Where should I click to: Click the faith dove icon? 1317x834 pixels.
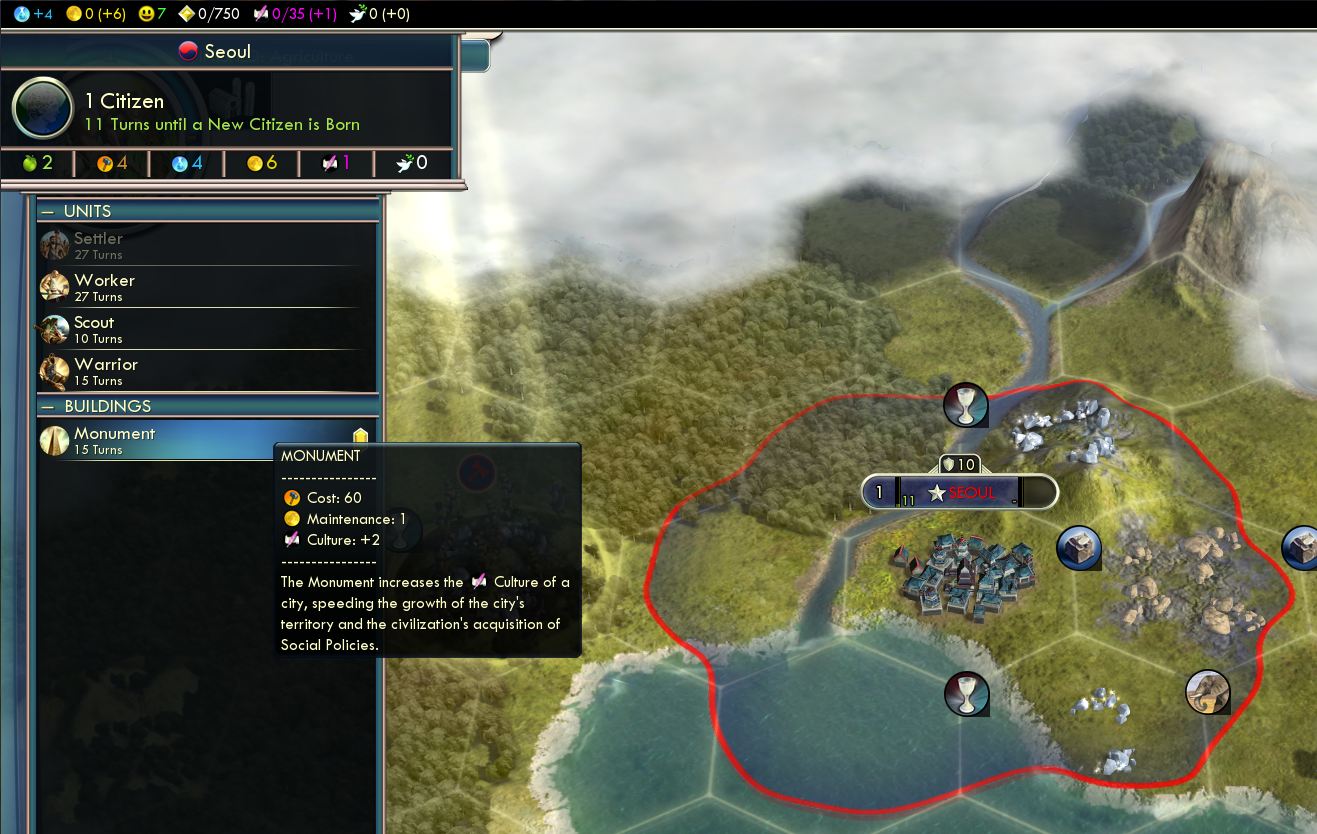tap(355, 14)
